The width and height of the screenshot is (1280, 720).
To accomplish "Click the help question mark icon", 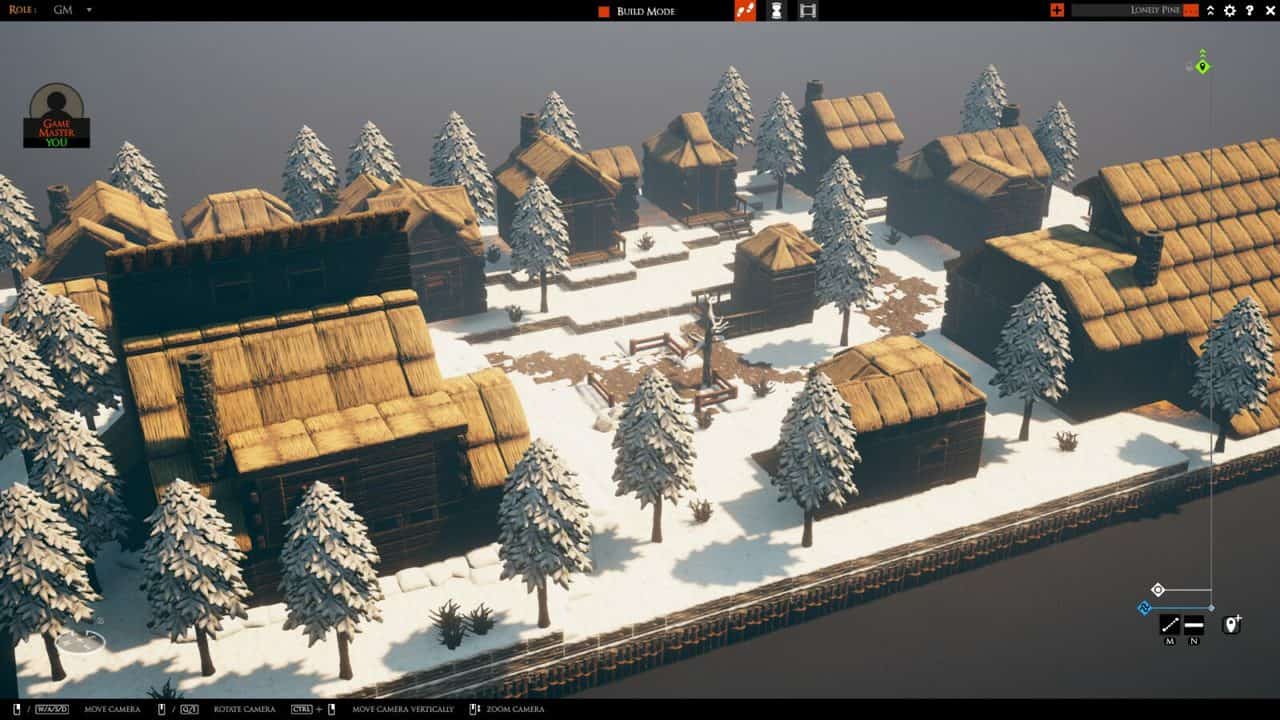I will (x=1251, y=10).
